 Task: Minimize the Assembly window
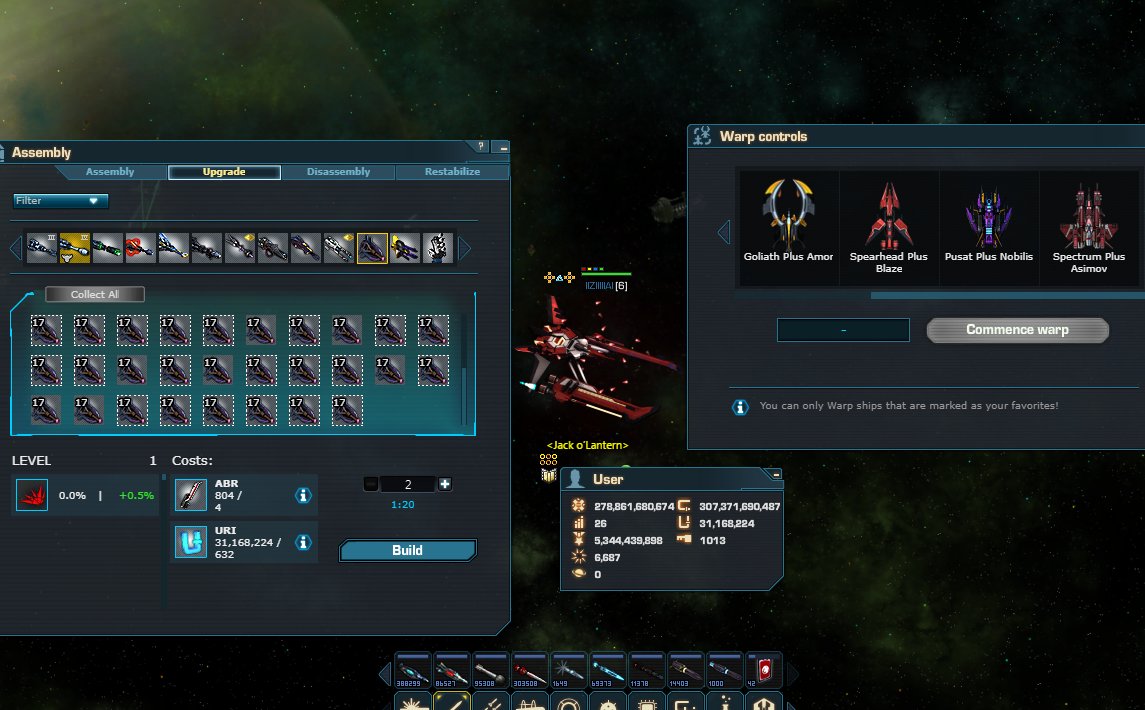[503, 147]
